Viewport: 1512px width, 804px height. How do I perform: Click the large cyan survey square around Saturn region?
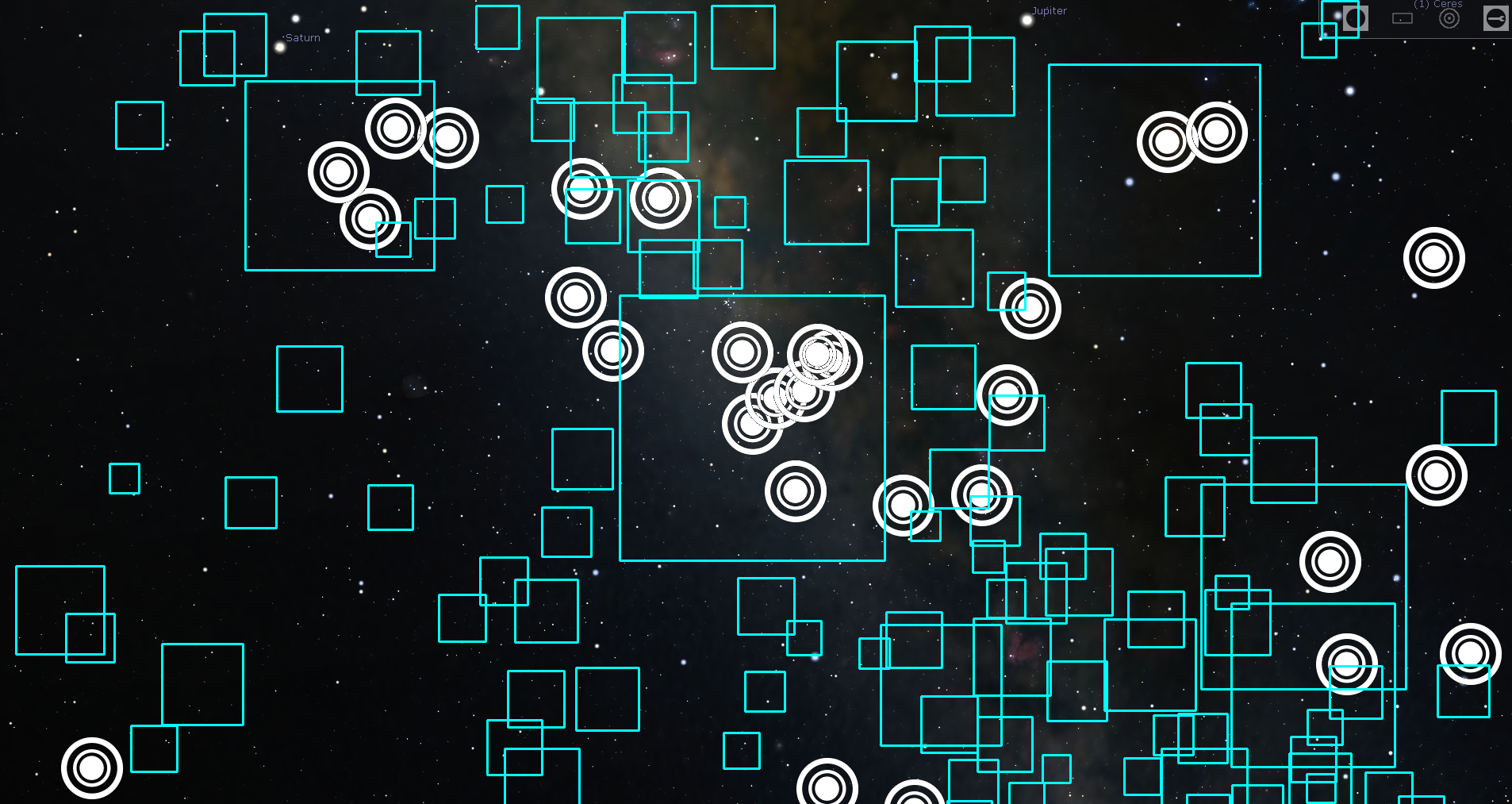(x=340, y=176)
